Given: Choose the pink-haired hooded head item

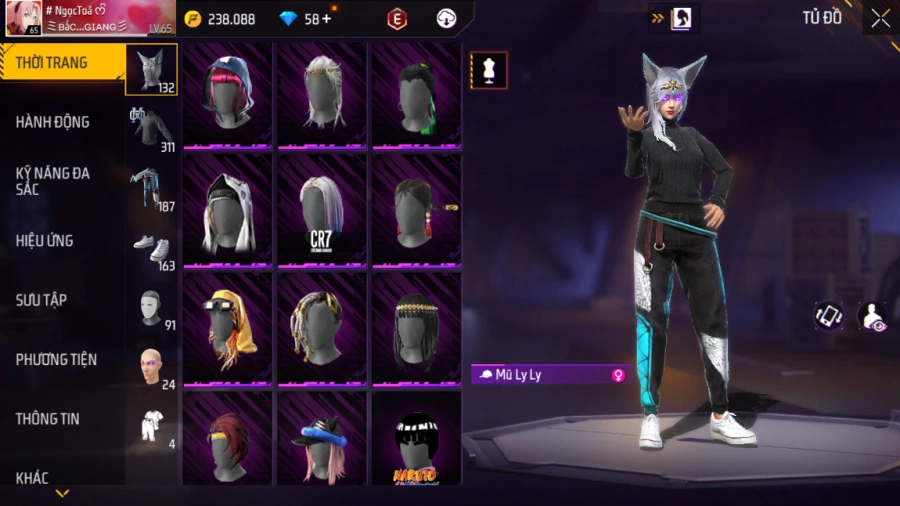Looking at the screenshot, I should coord(227,94).
